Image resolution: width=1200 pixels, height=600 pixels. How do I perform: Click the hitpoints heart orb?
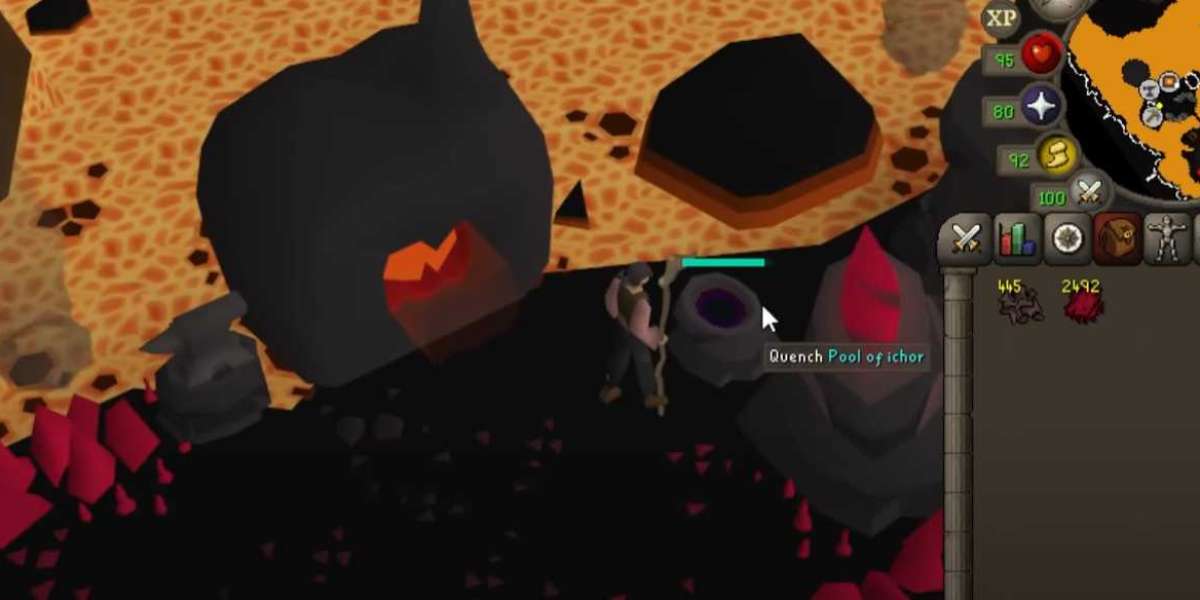(x=1042, y=56)
